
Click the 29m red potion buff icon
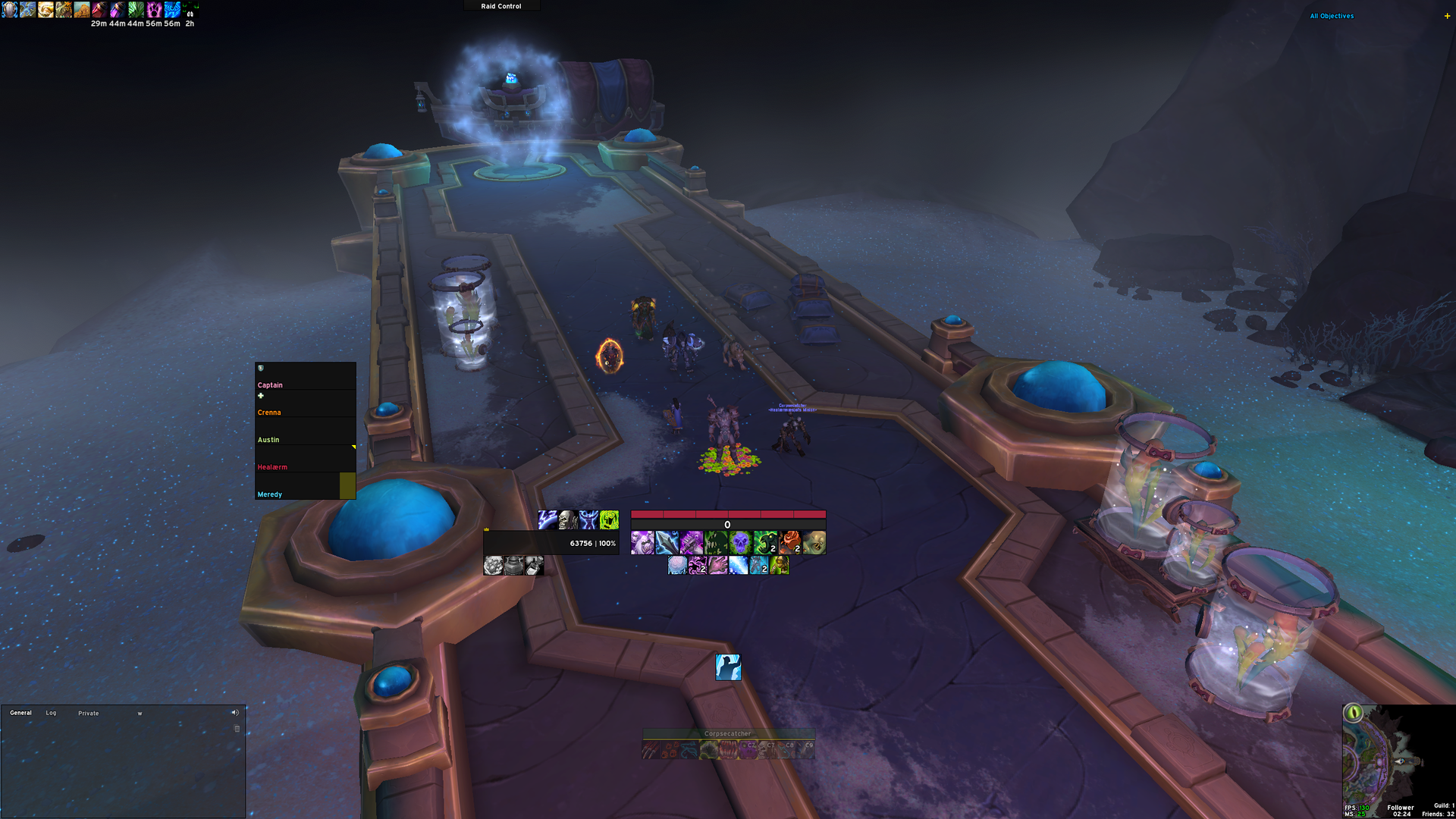99,10
